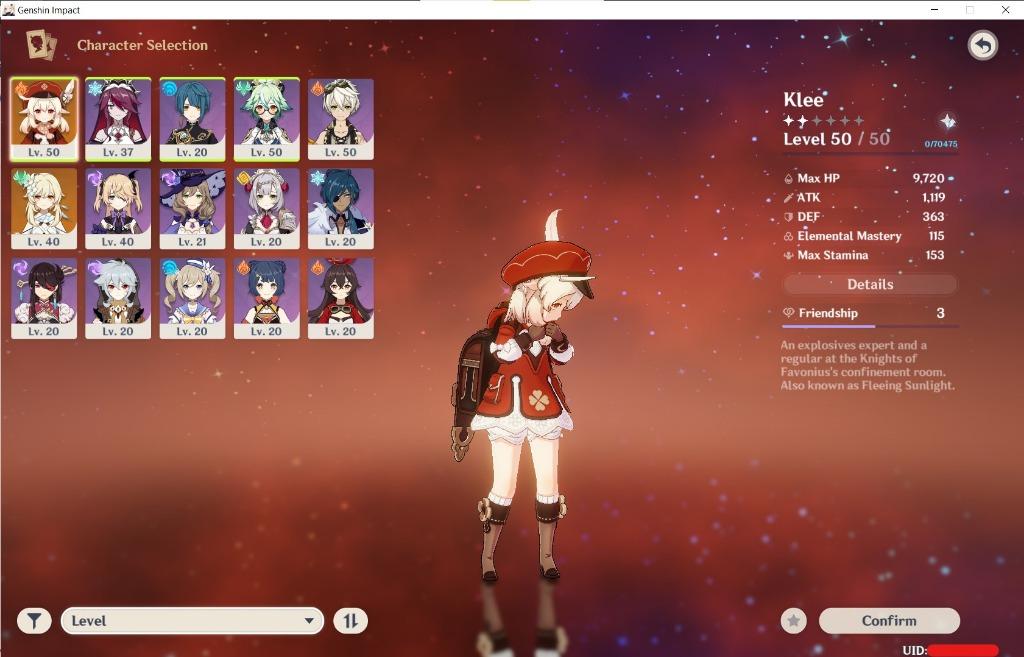Screen dimensions: 1024x657
Task: Pick Fischl with the eyepatch
Action: click(118, 208)
